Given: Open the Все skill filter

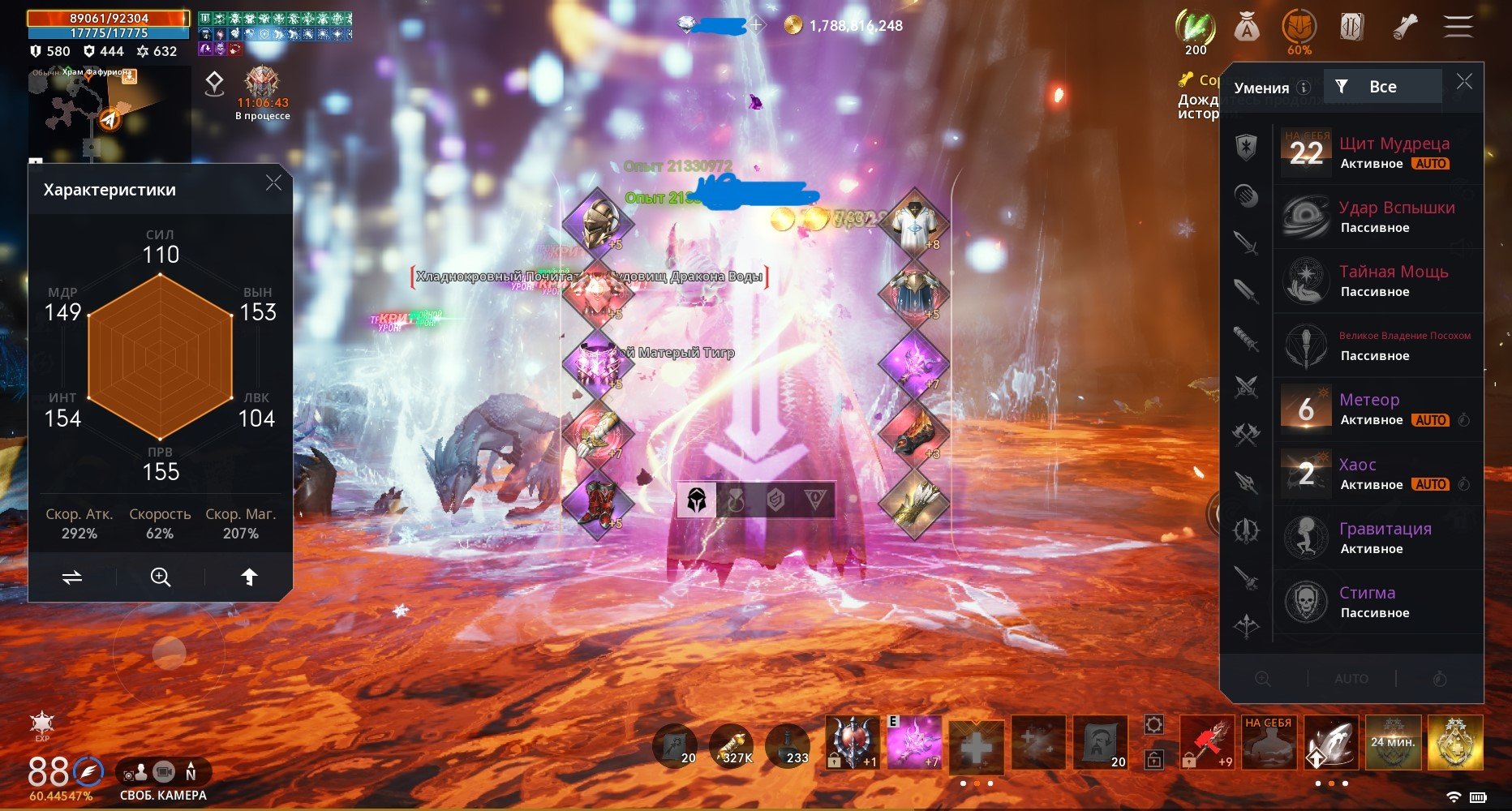Looking at the screenshot, I should point(1381,87).
